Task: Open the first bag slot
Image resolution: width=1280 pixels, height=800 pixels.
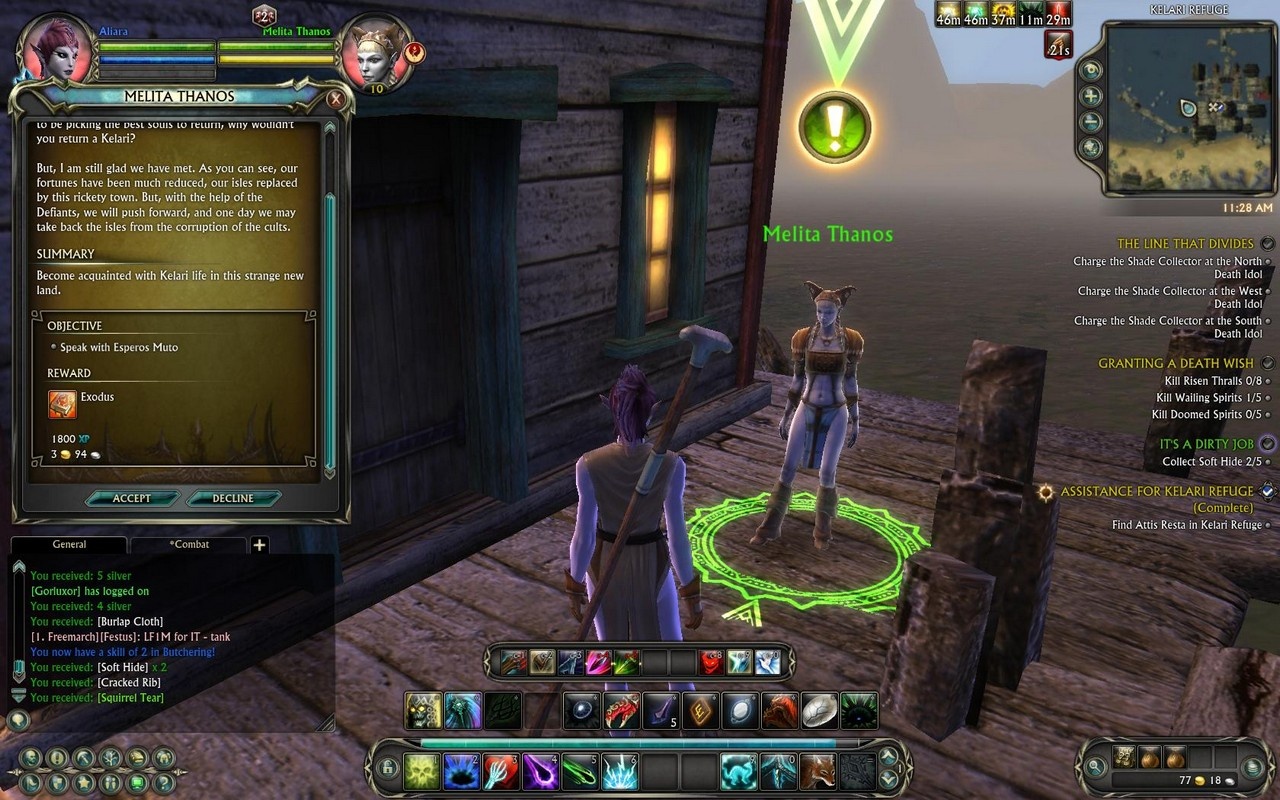Action: [x=1125, y=757]
